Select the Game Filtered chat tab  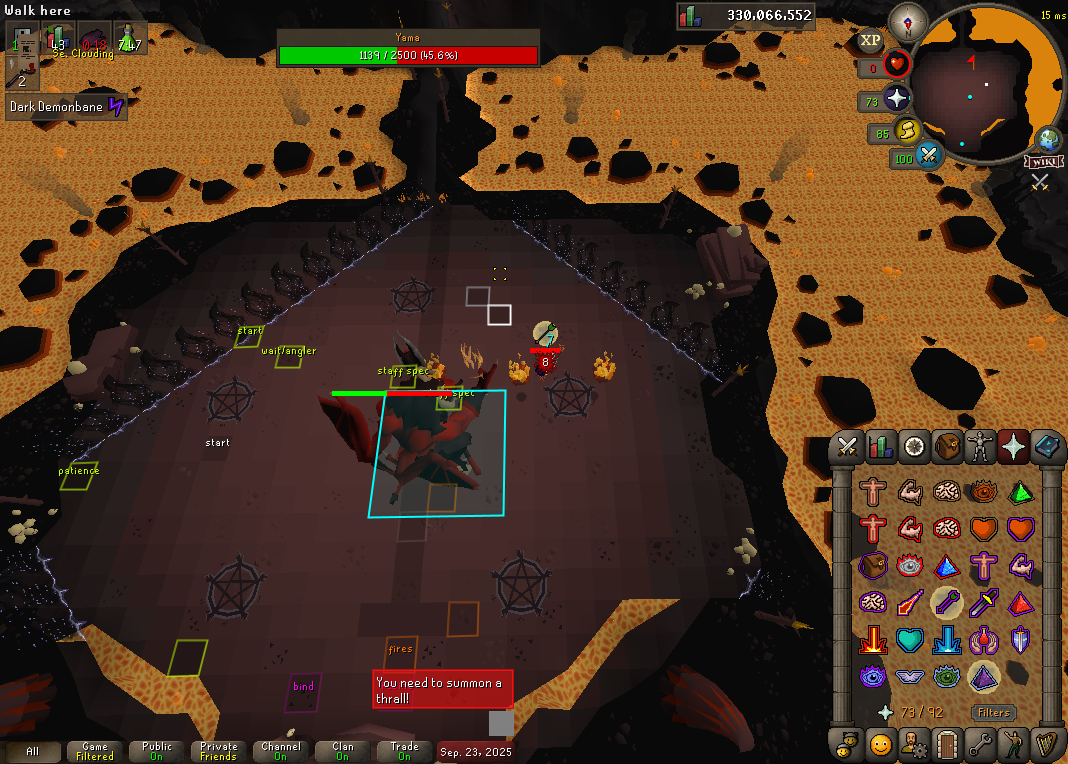(x=95, y=751)
